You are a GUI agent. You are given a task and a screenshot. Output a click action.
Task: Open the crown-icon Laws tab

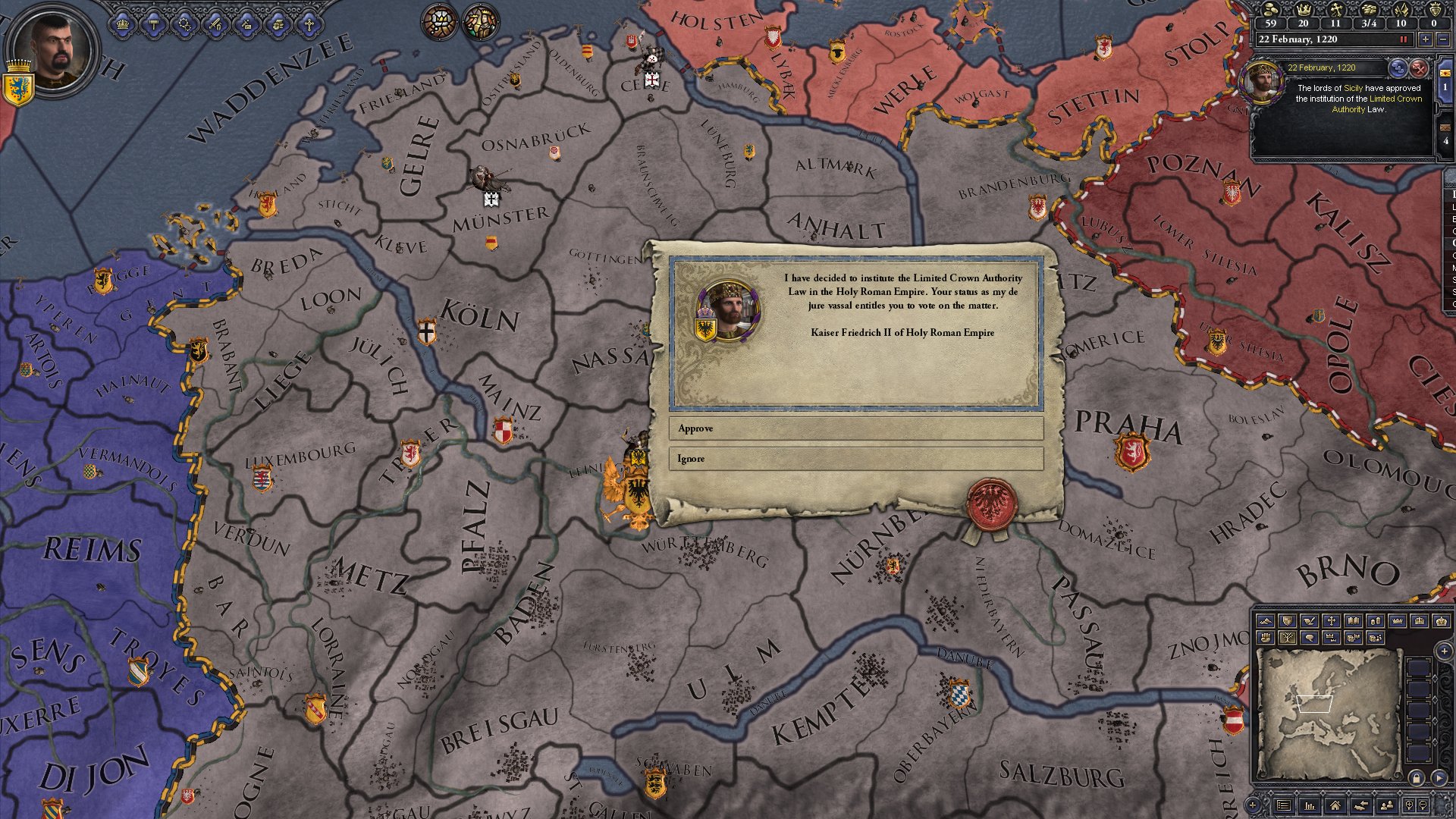click(123, 24)
